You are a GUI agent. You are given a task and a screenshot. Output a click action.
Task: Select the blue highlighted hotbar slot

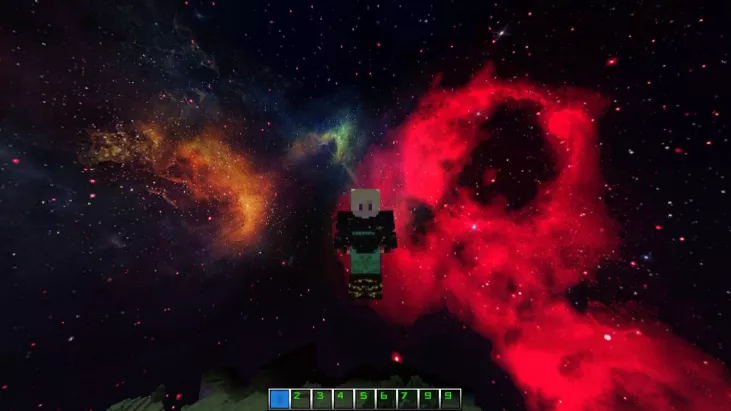(x=279, y=399)
